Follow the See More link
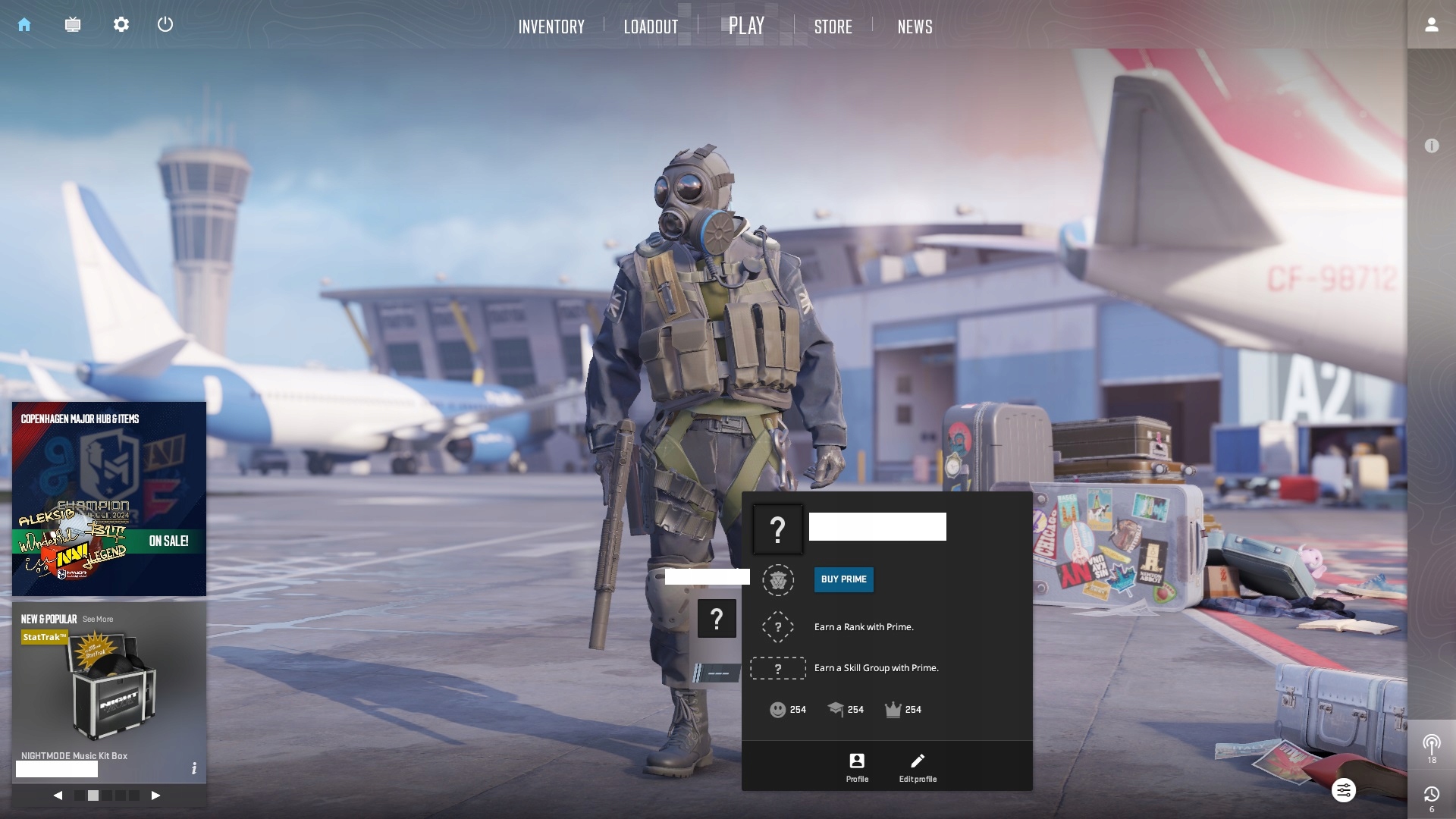Screen dimensions: 1456x819 [98, 620]
